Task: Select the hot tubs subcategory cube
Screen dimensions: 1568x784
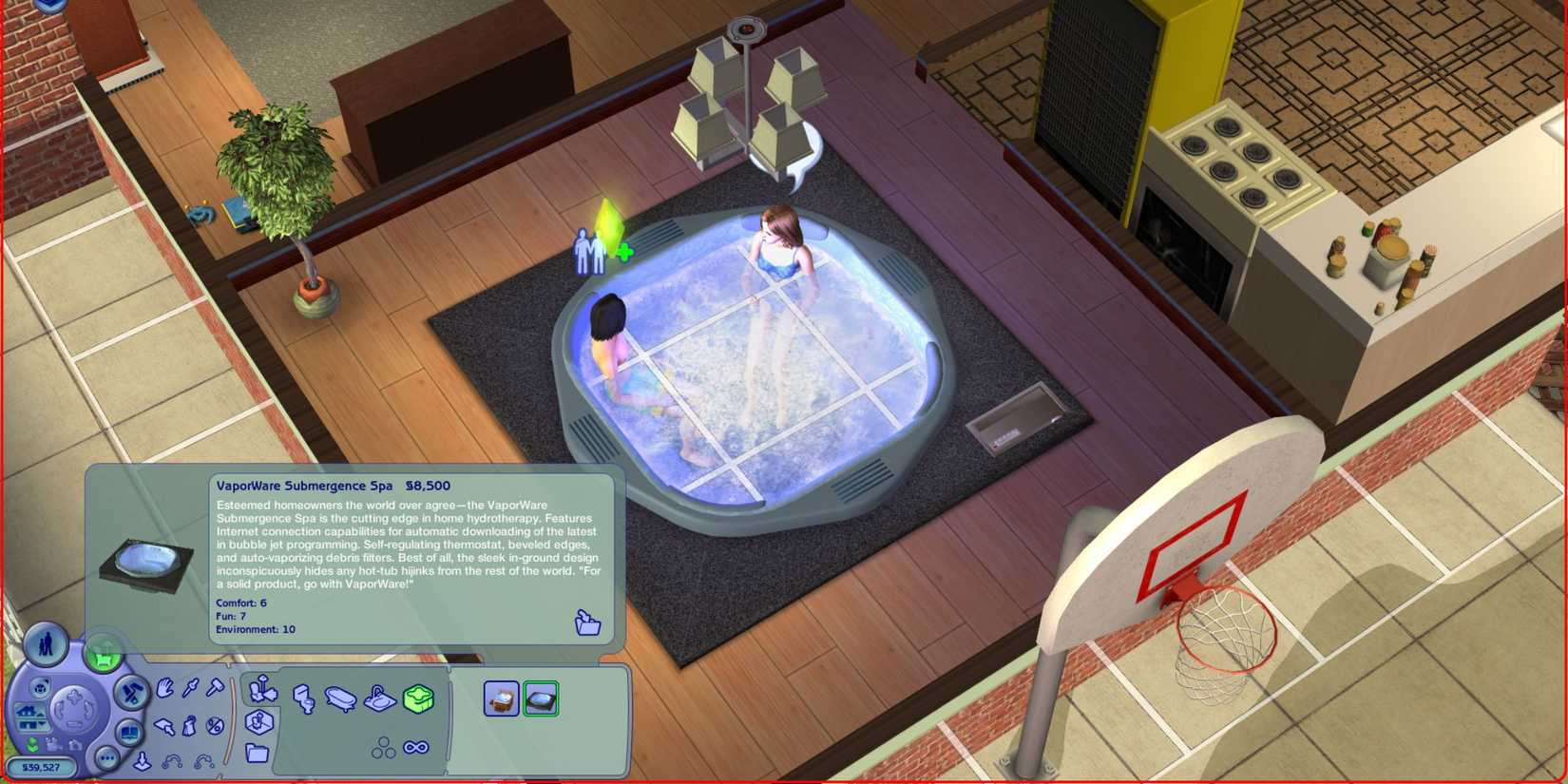Action: pyautogui.click(x=418, y=700)
